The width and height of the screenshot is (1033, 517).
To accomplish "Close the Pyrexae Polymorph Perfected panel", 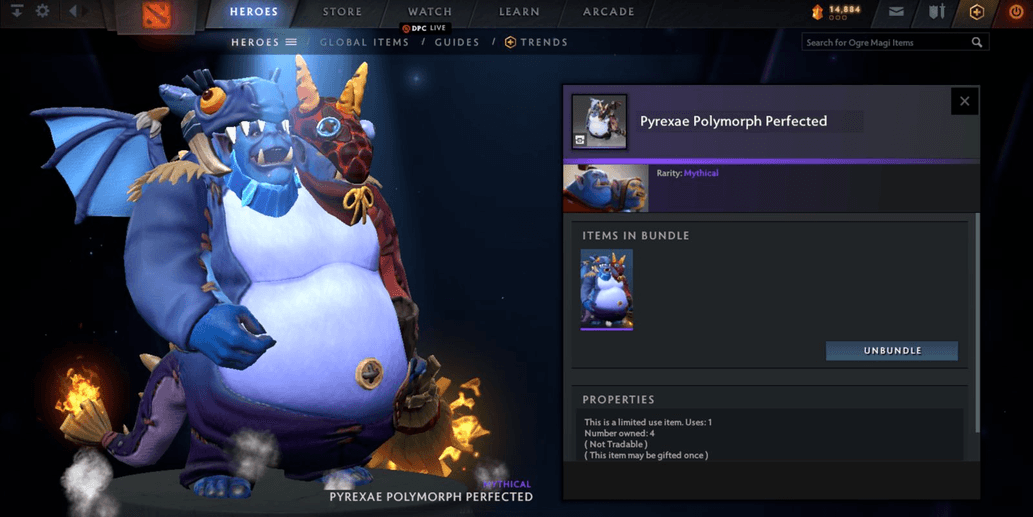I will [x=964, y=101].
